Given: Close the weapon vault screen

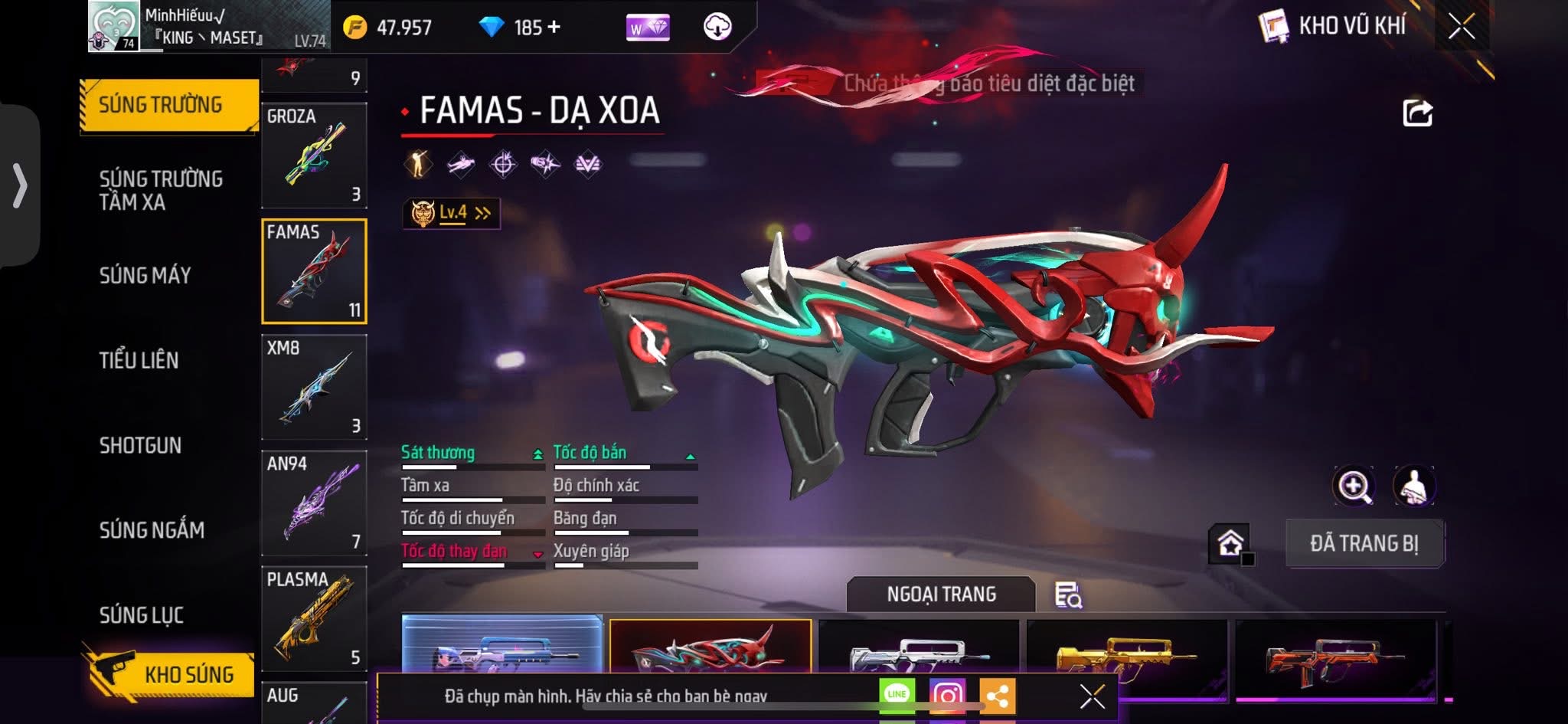Looking at the screenshot, I should click(x=1461, y=27).
